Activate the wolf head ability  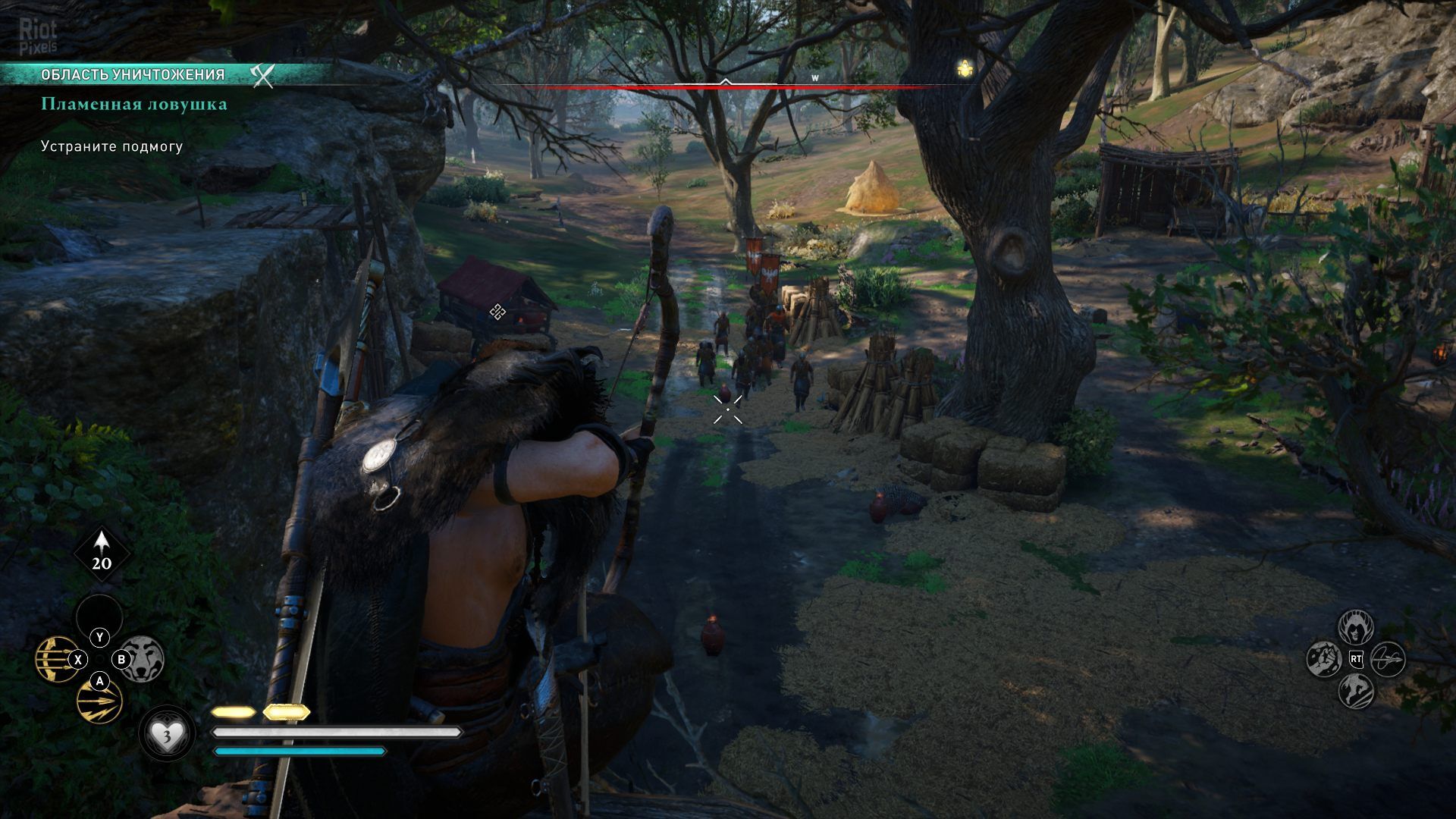coord(143,658)
